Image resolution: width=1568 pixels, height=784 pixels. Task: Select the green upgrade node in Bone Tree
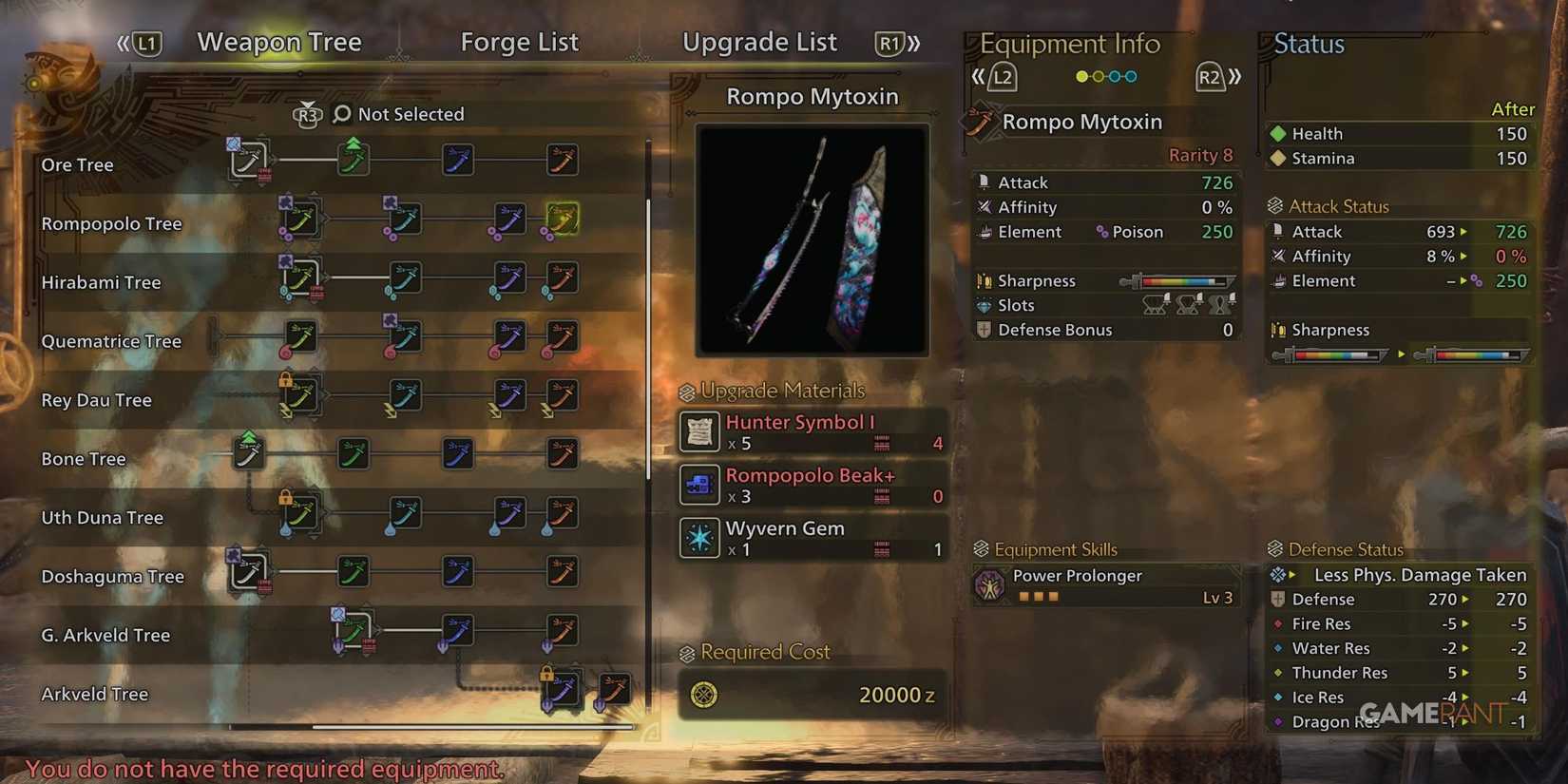249,454
